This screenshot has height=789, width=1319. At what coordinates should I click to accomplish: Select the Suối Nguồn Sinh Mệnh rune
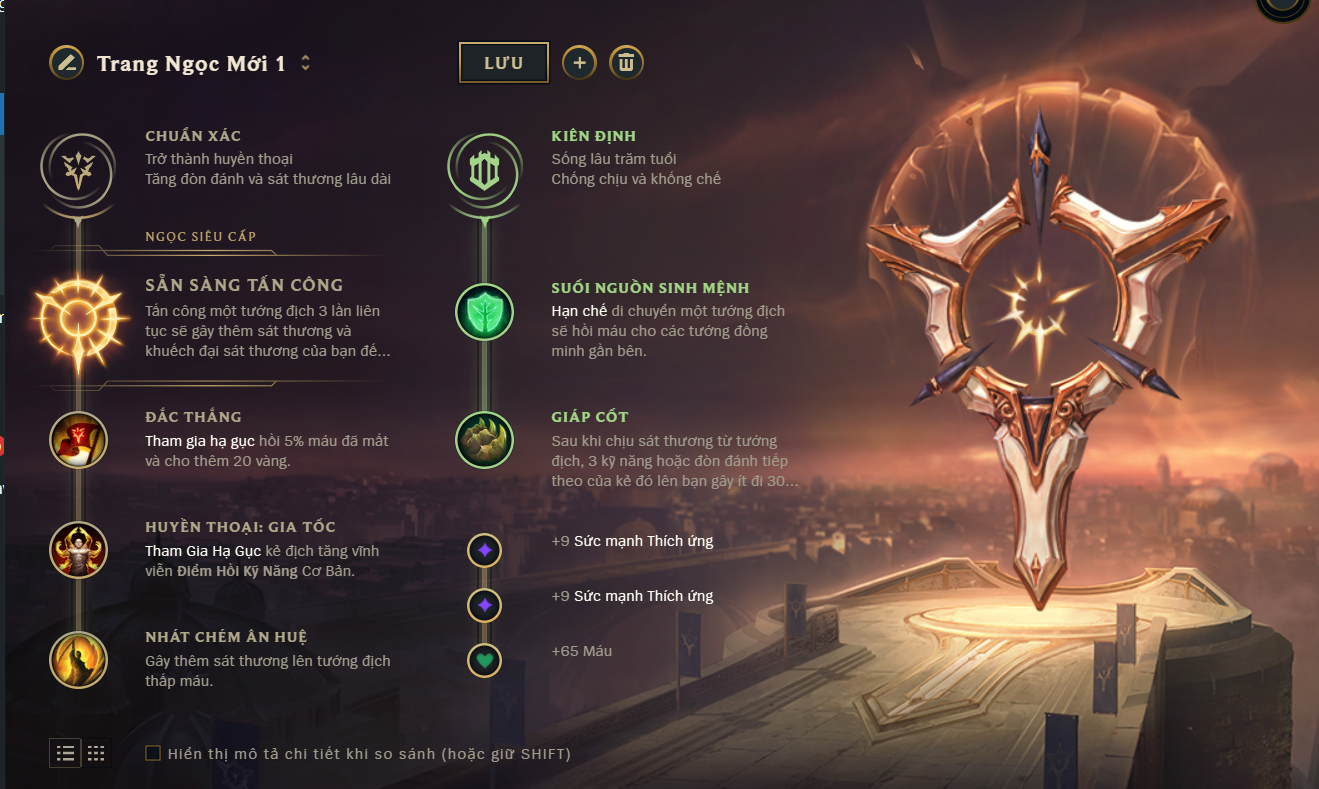pos(484,311)
